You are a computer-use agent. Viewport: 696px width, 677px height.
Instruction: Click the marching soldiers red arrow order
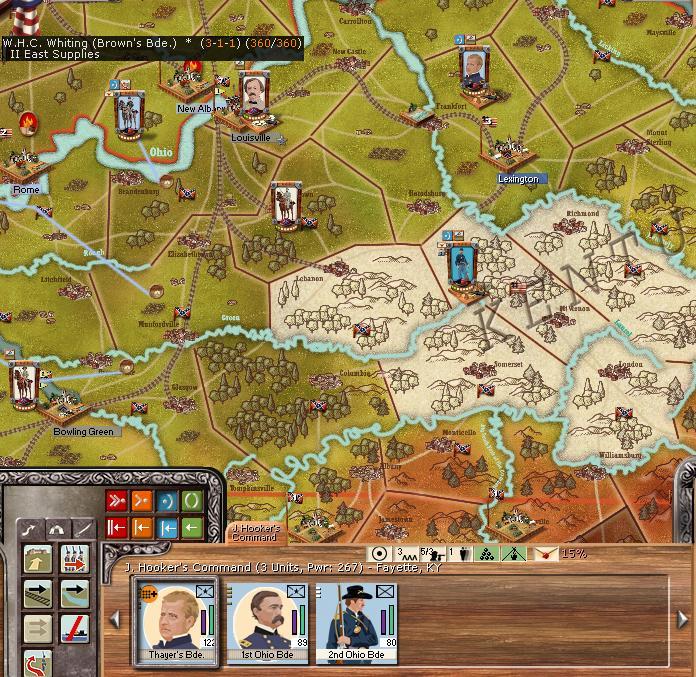[x=74, y=559]
